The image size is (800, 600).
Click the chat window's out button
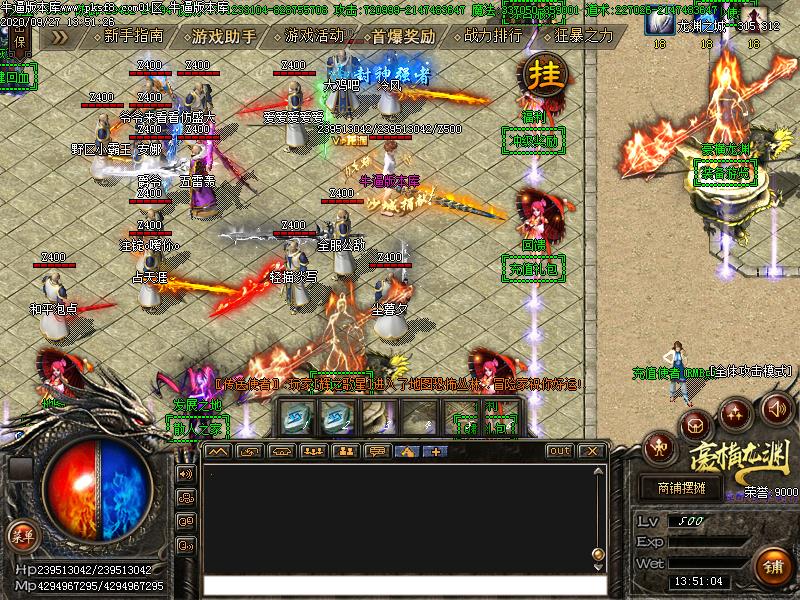point(560,451)
